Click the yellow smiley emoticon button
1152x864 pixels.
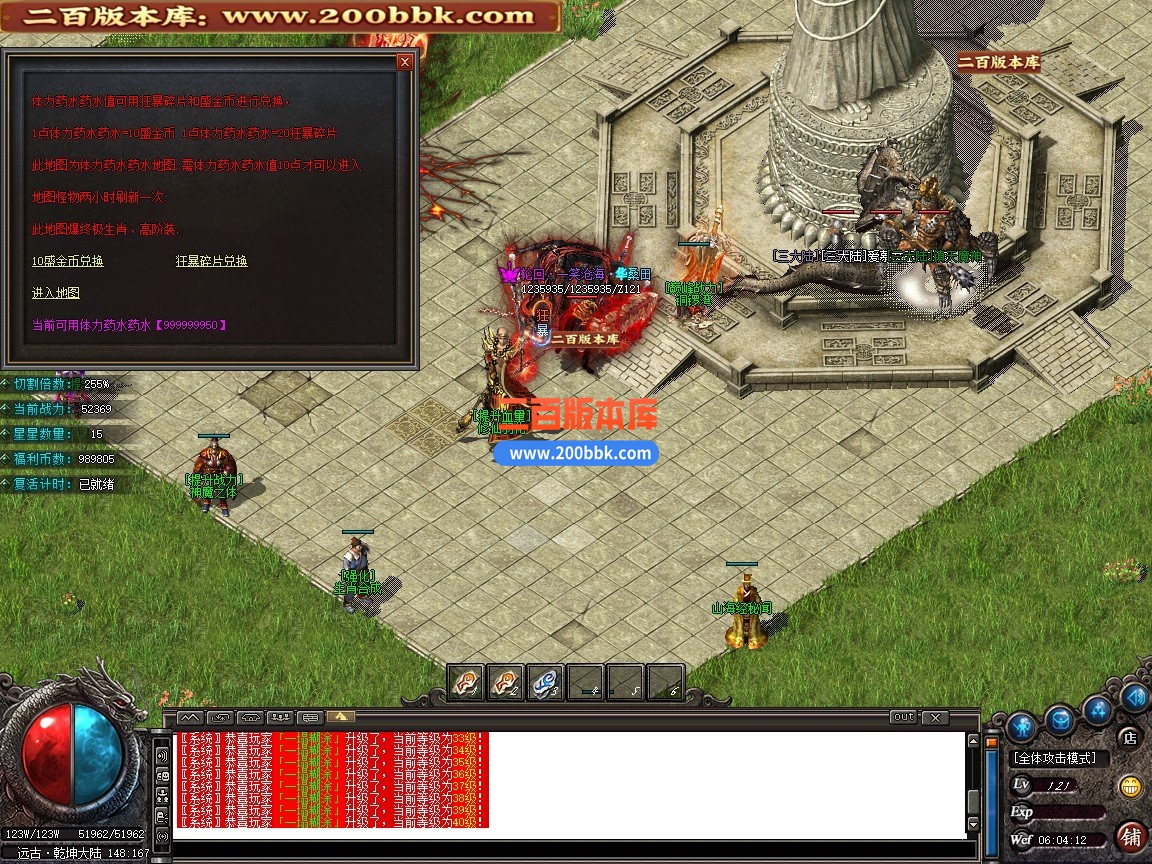pyautogui.click(x=1131, y=786)
